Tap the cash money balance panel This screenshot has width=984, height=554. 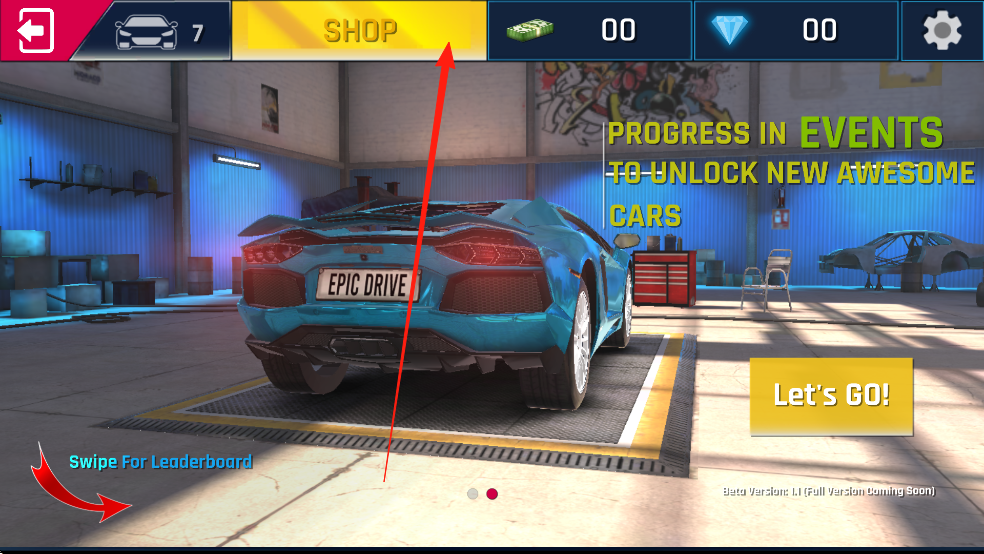click(589, 31)
